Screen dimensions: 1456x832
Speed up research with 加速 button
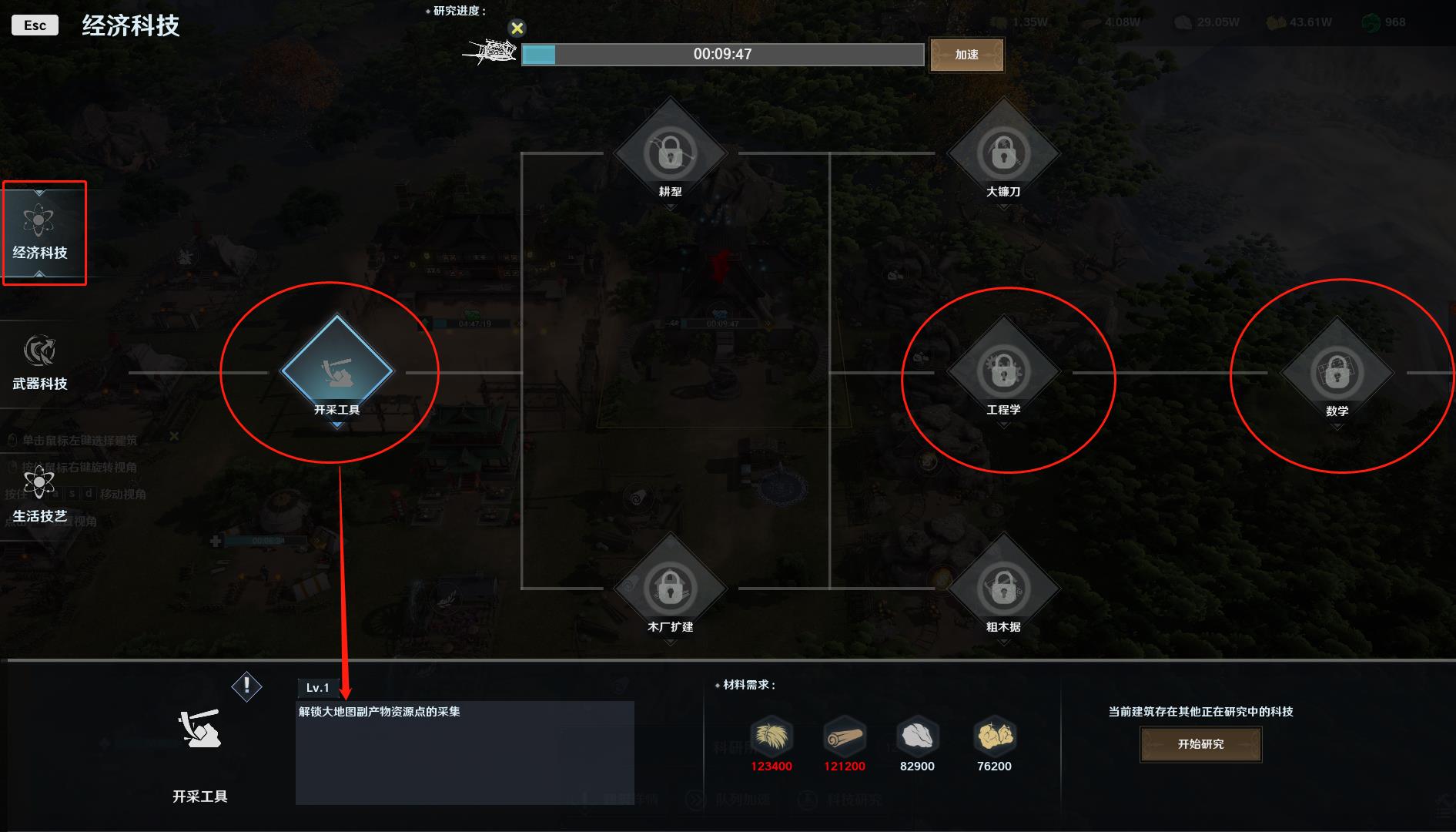coord(966,55)
